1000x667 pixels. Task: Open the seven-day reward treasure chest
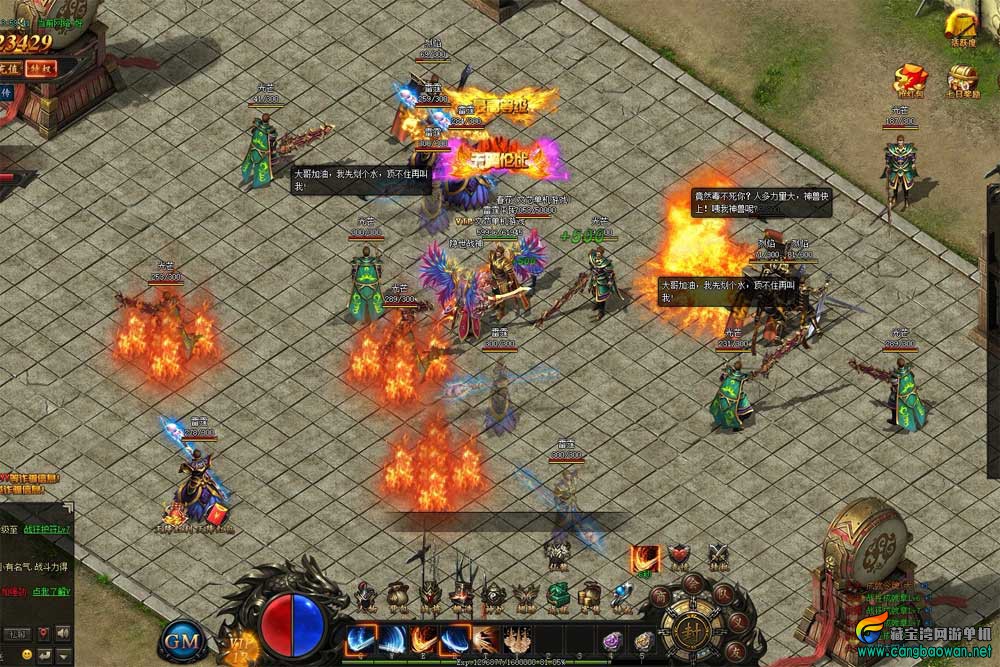coord(963,79)
